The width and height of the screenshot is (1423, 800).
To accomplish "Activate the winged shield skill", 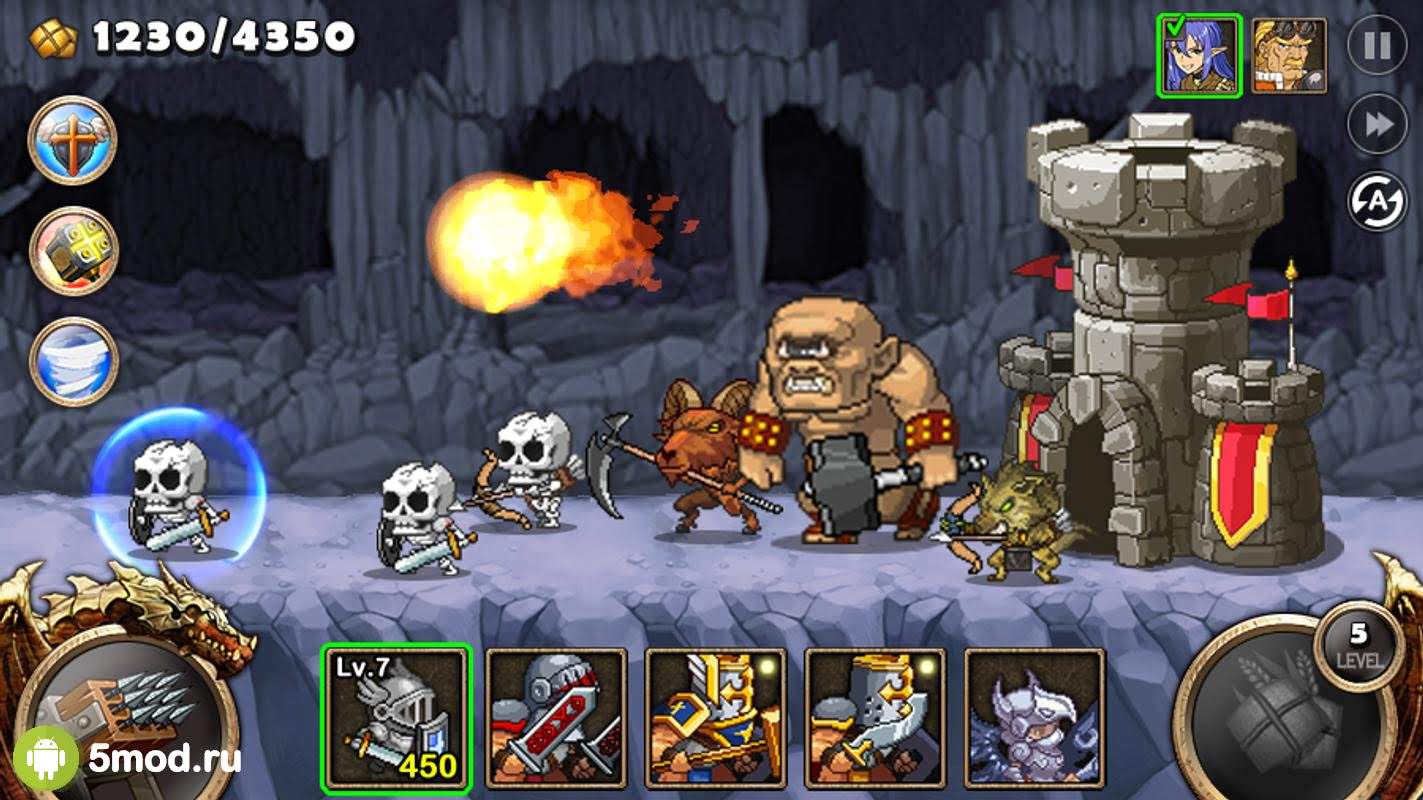I will point(73,141).
